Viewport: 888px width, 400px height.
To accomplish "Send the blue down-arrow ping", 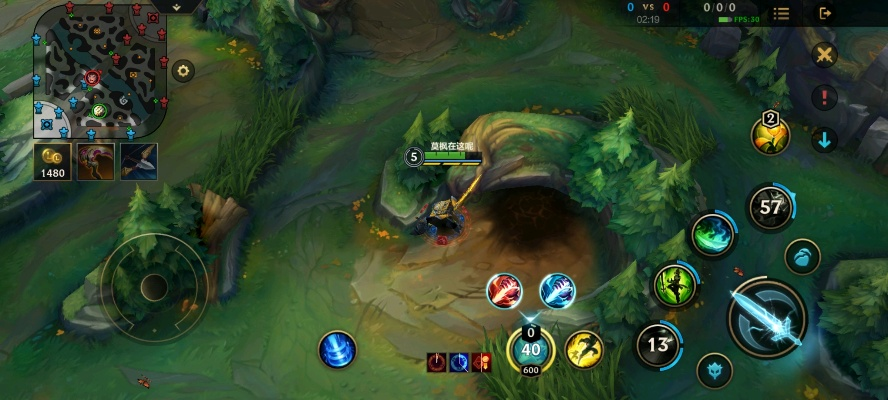I will (824, 140).
